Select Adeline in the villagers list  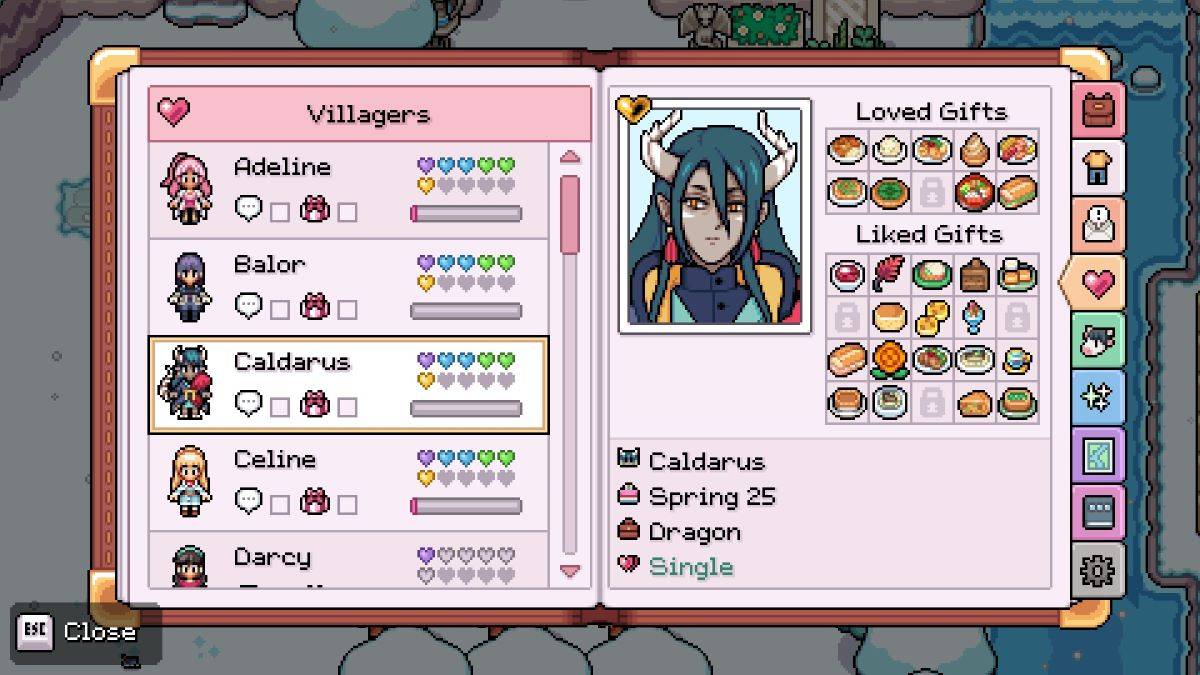(348, 190)
